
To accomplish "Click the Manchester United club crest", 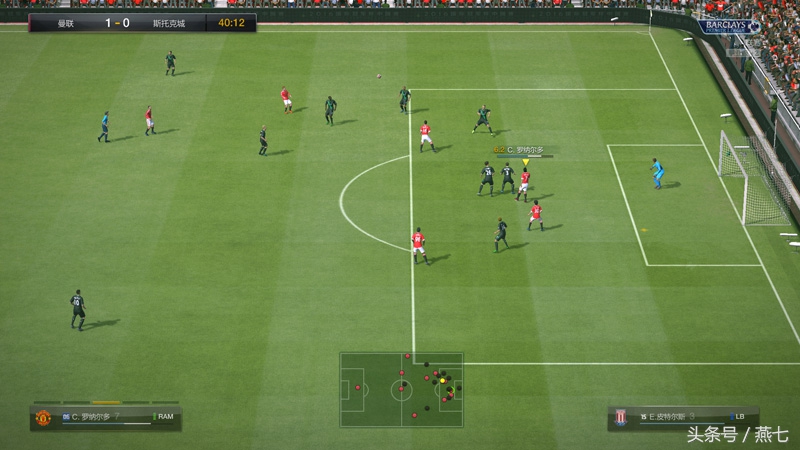I will tap(43, 418).
